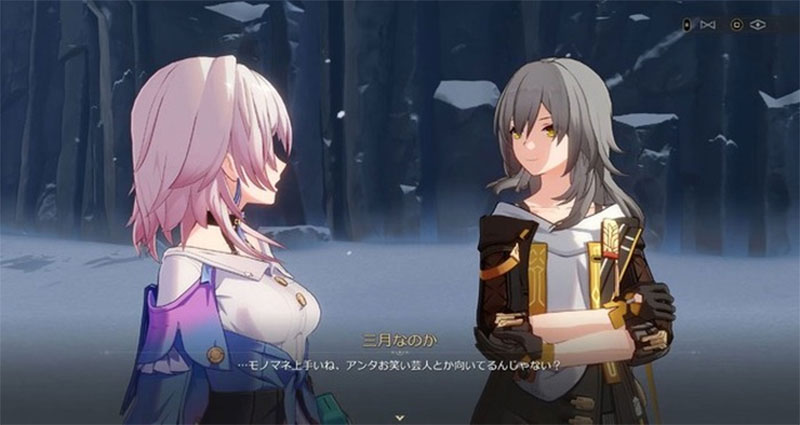Image resolution: width=800 pixels, height=425 pixels.
Task: Toggle the circular auto-play dialogue icon
Action: 737,24
